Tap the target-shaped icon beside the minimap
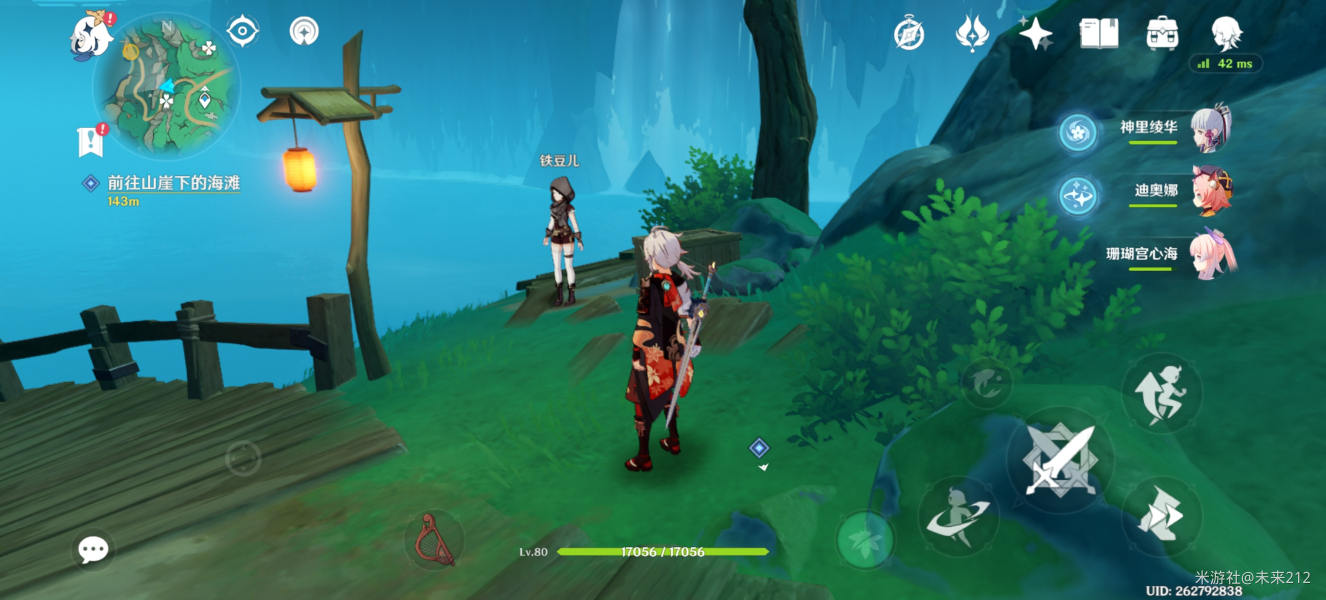 tap(242, 32)
